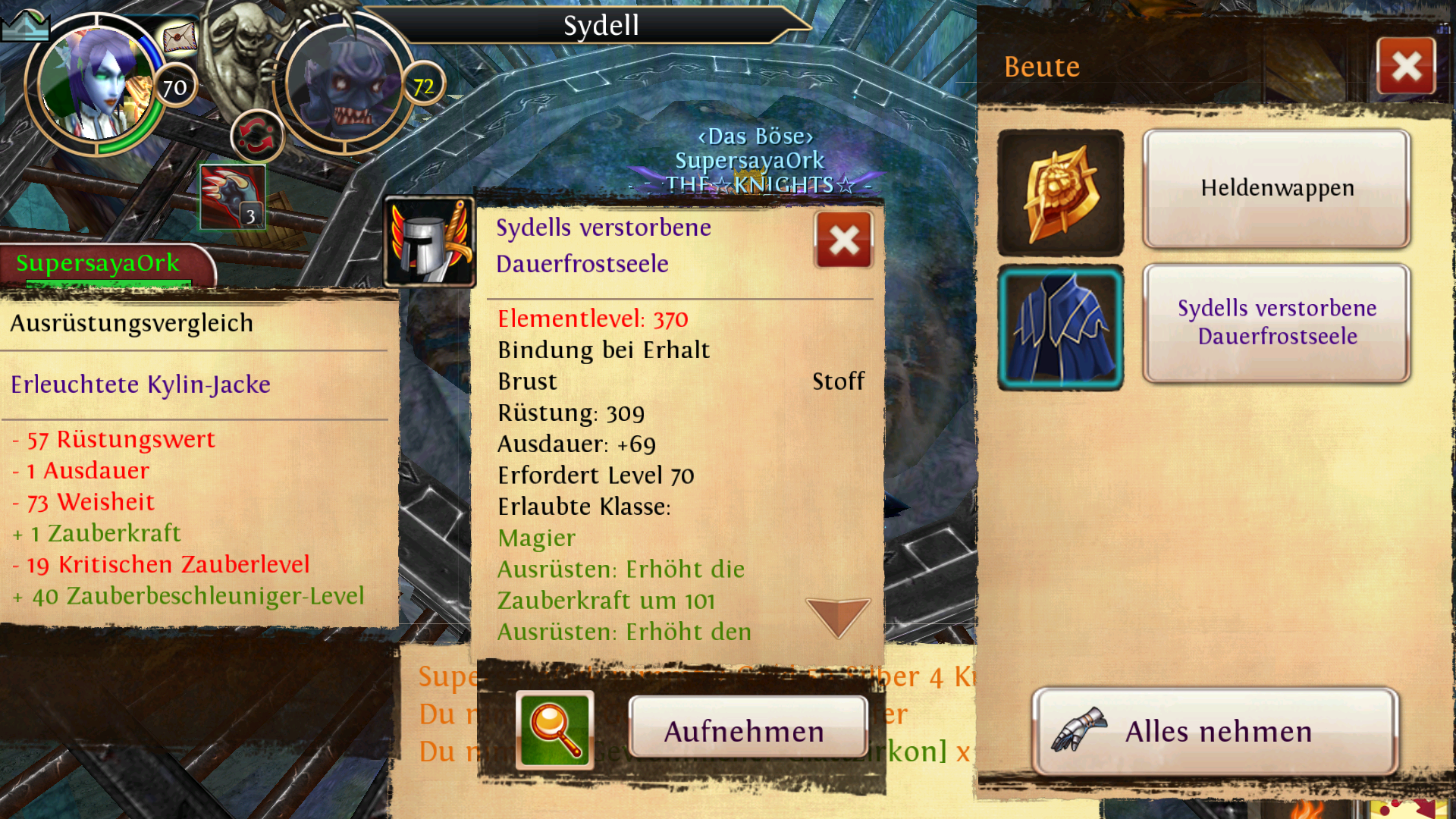Screen dimensions: 1456x819
Task: Inspect item with magnifying glass button
Action: tap(555, 731)
